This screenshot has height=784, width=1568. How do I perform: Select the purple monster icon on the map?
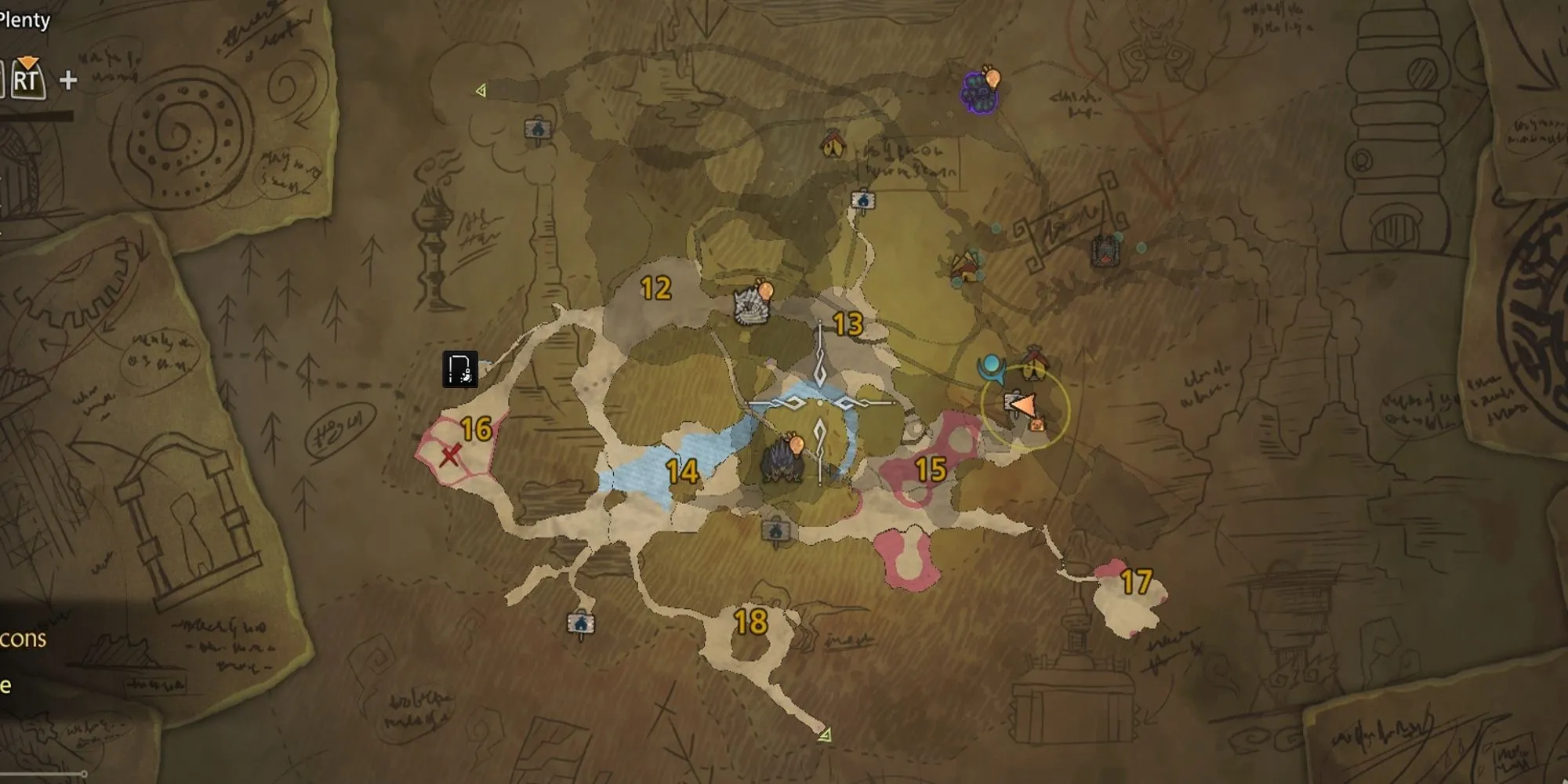point(979,92)
